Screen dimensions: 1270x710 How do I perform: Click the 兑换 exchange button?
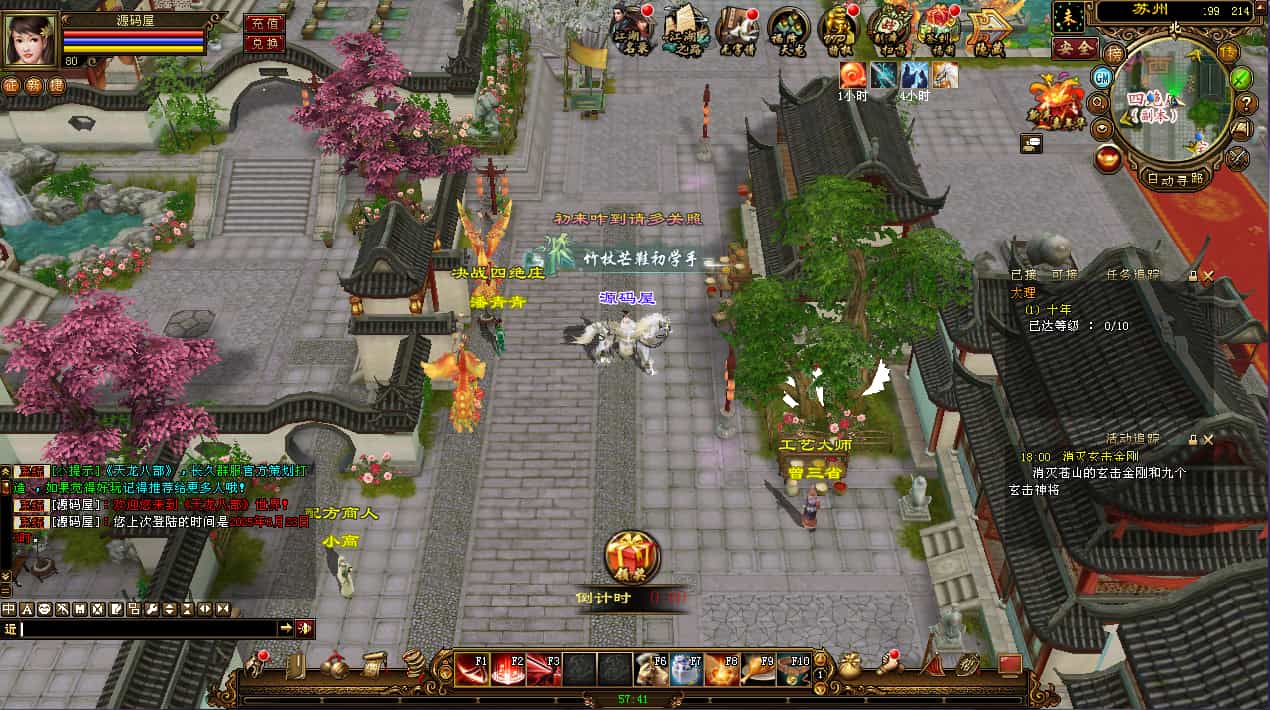(x=264, y=43)
